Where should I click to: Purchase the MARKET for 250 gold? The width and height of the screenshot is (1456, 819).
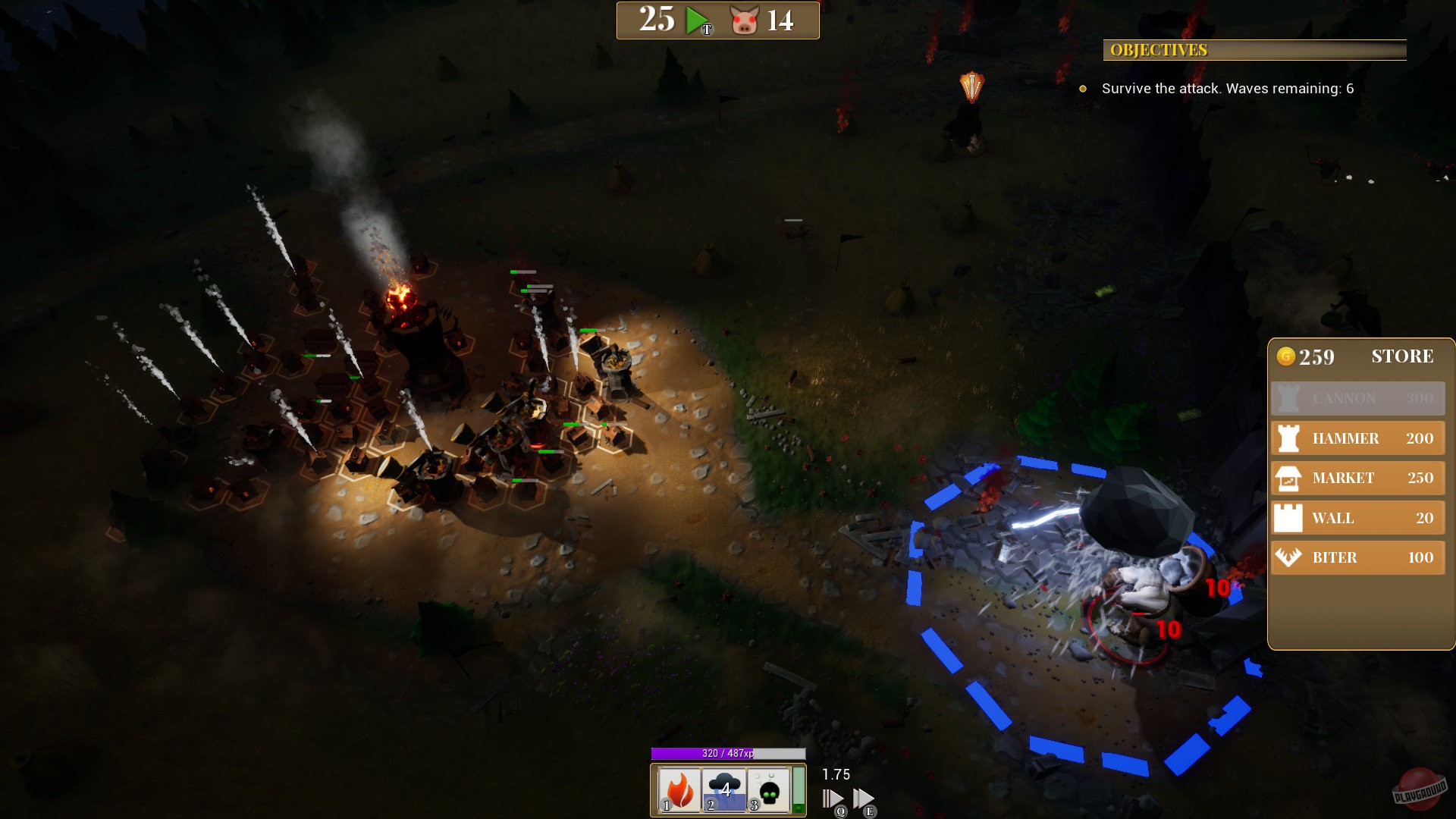coord(1357,478)
